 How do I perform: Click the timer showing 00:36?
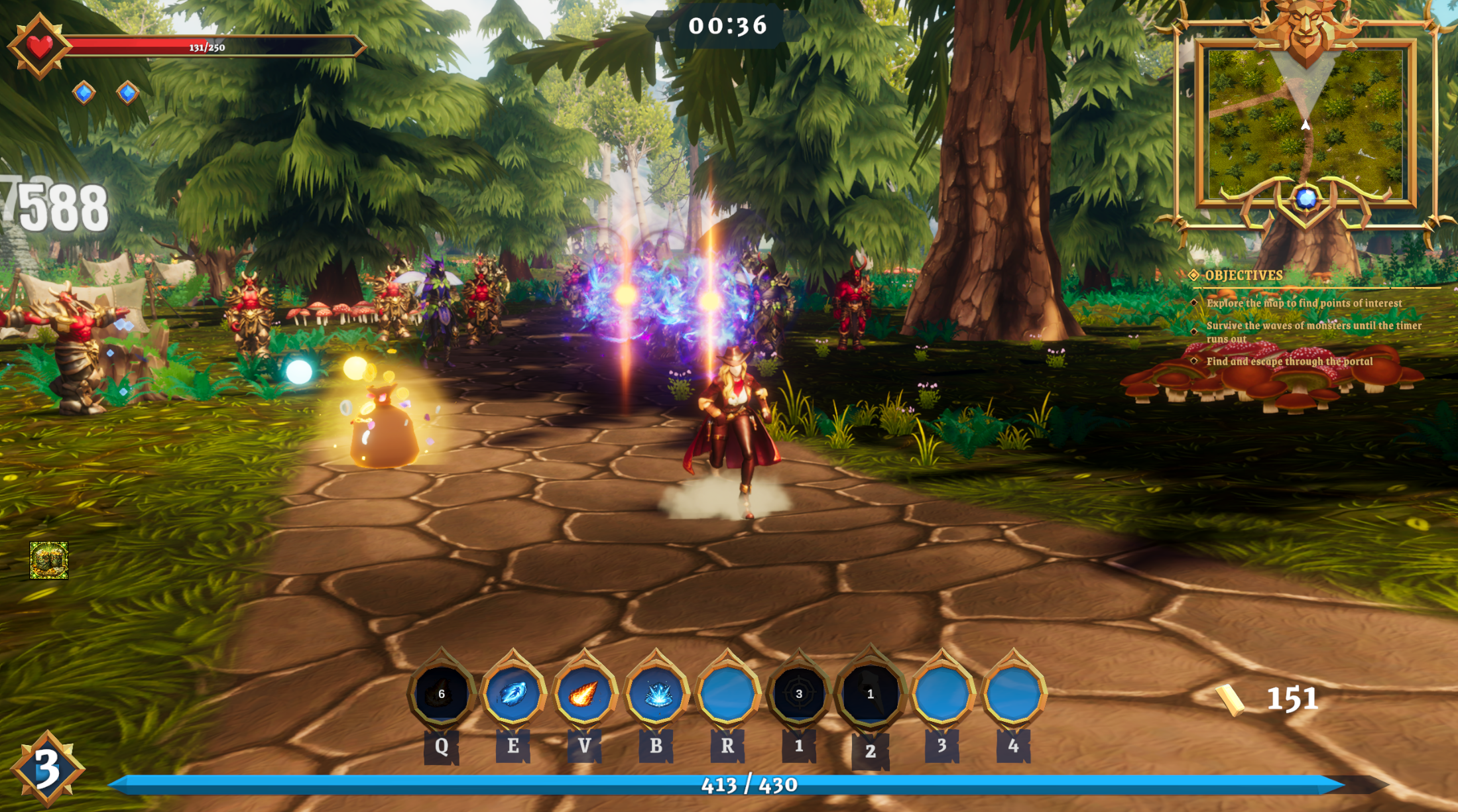(727, 27)
